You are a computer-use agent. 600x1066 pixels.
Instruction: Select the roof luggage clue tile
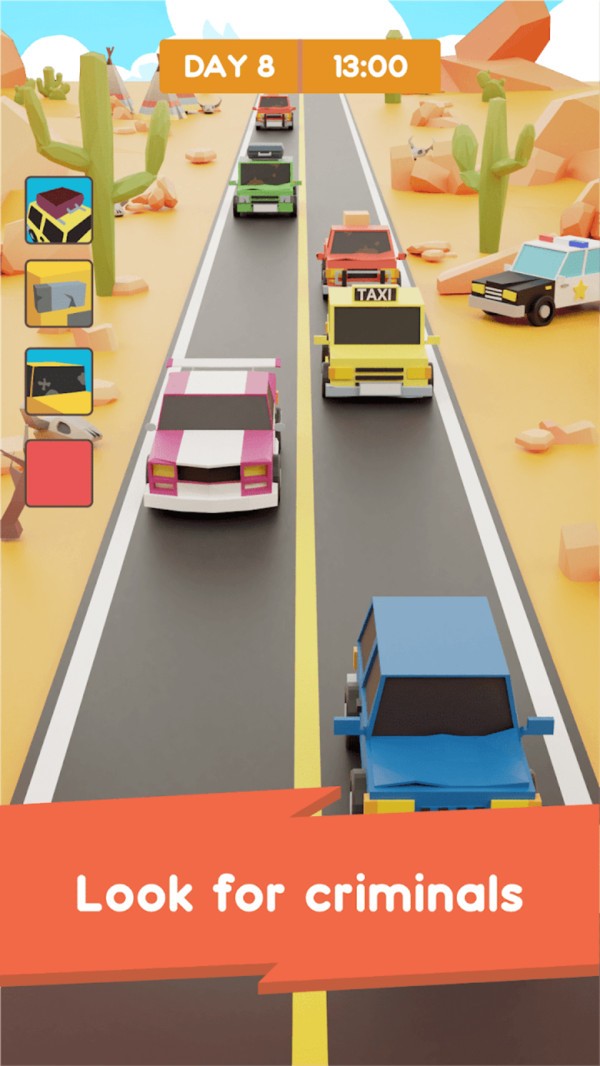tap(59, 211)
